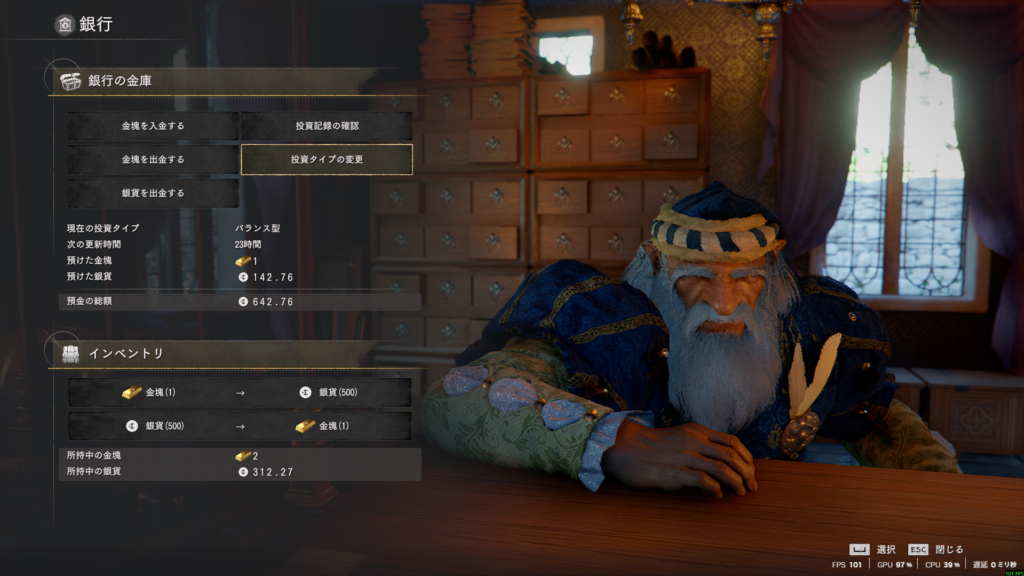This screenshot has height=576, width=1024.
Task: Select 銀貨を出金する withdraw silver button
Action: click(153, 192)
